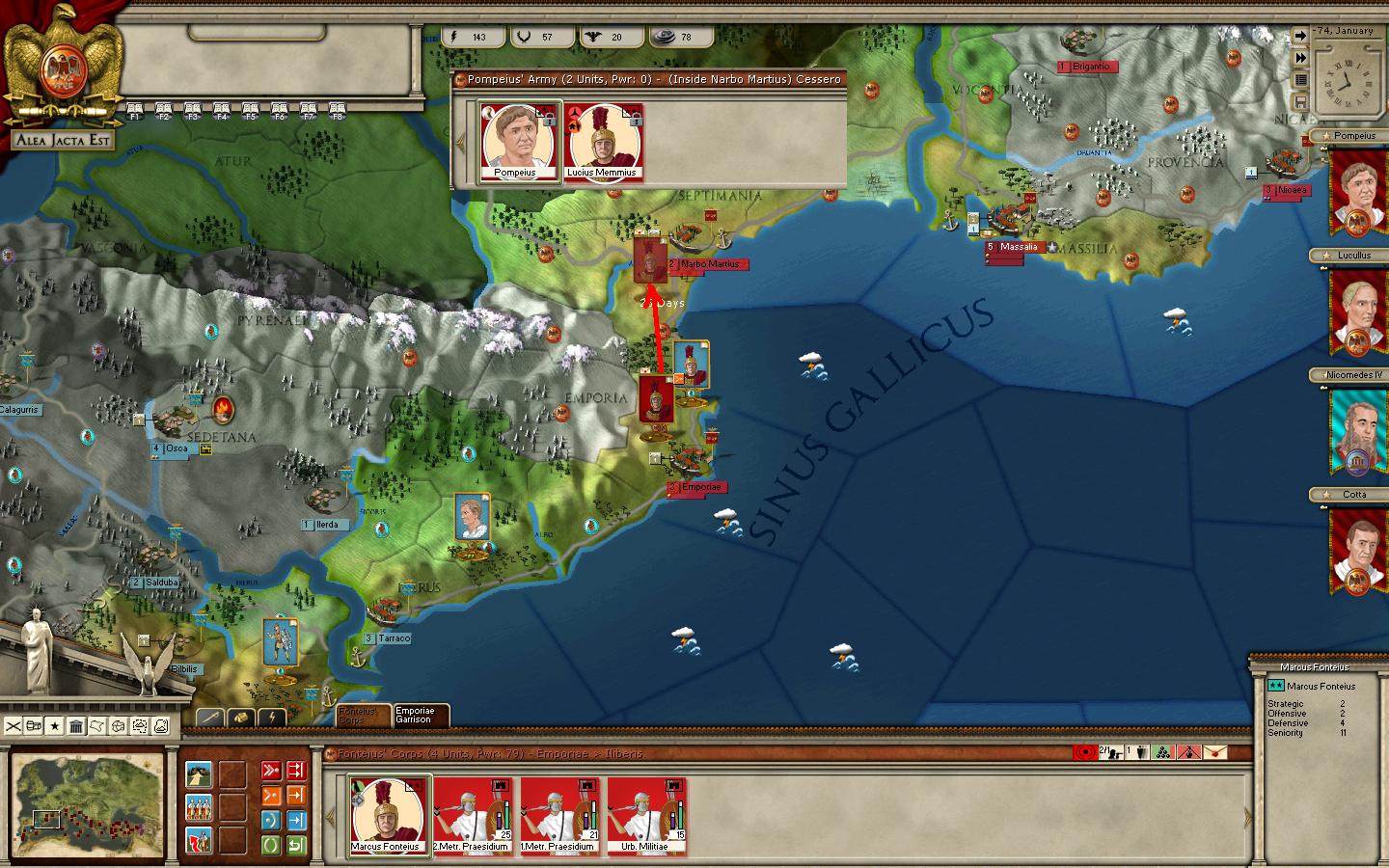This screenshot has width=1389, height=868.
Task: Select the Pompeius leader portrait in army panel
Action: (x=518, y=143)
